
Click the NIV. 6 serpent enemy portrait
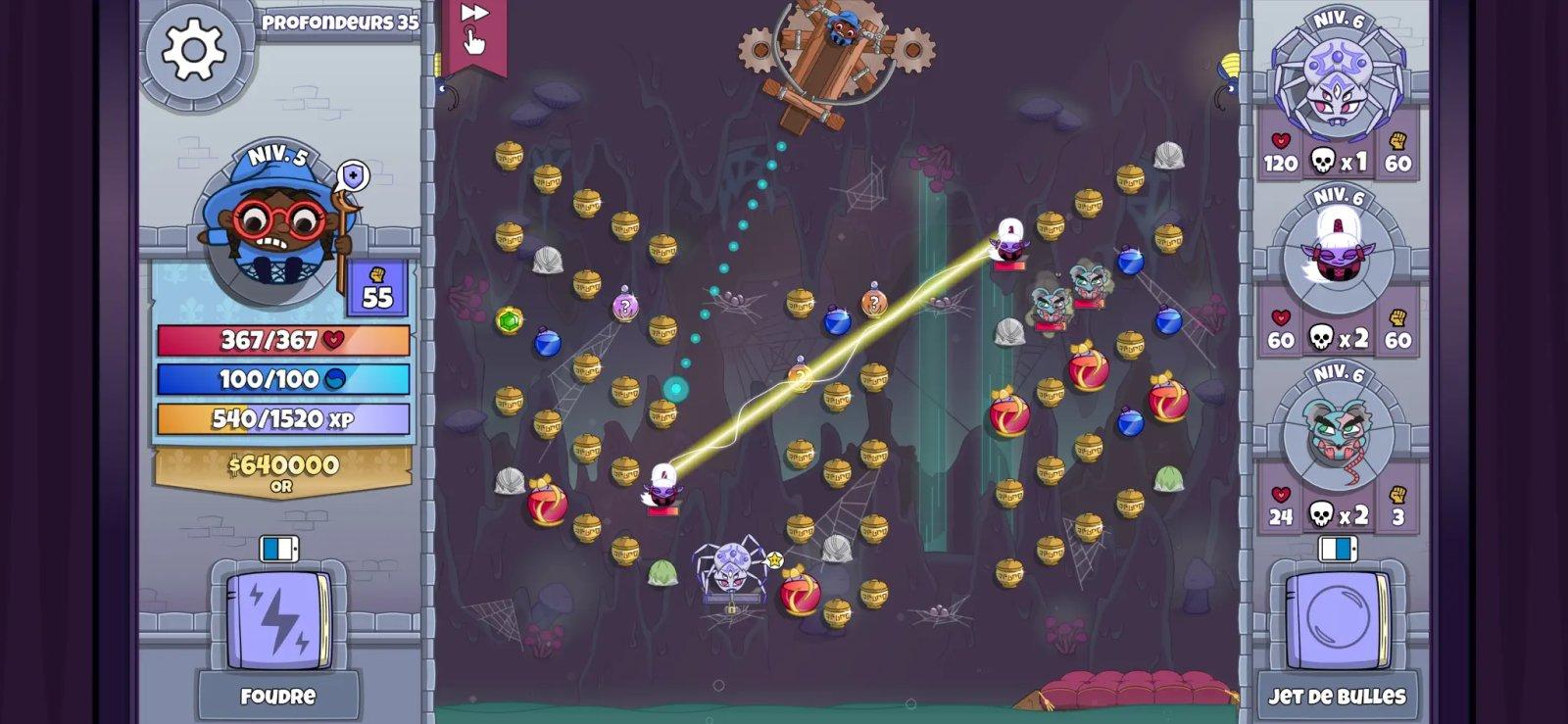coord(1336,441)
